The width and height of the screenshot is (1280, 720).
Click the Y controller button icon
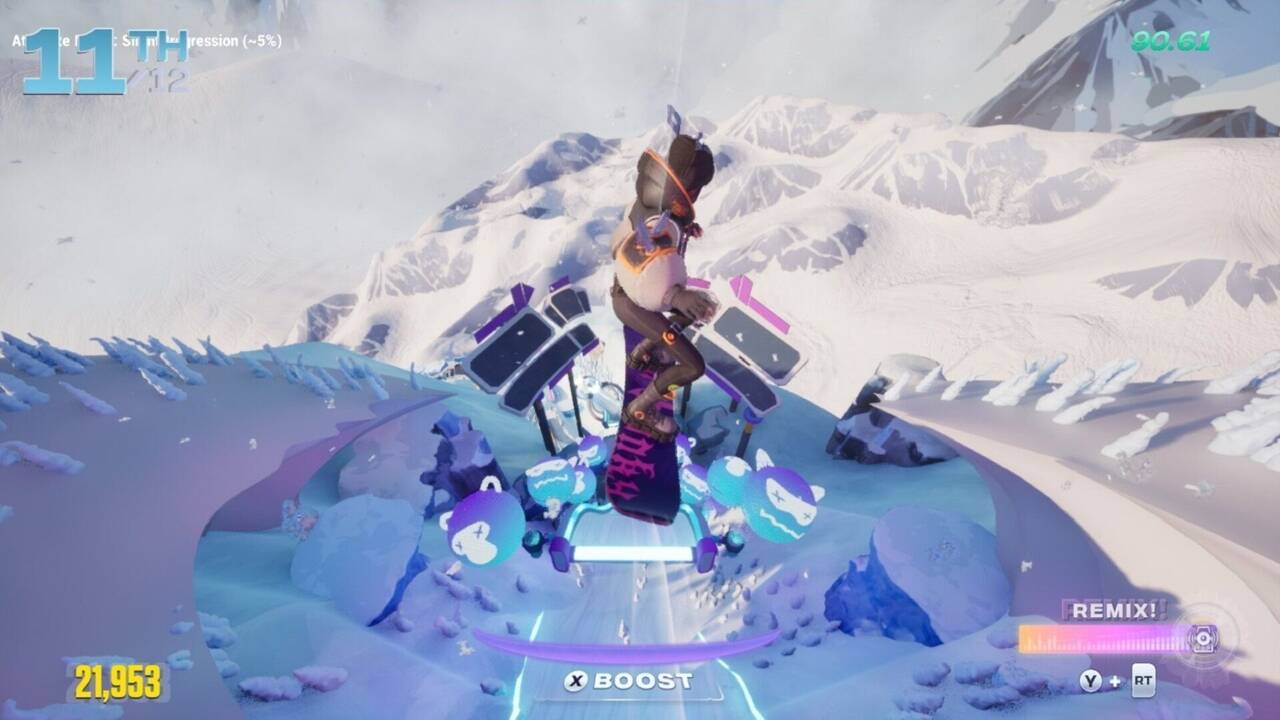[x=1091, y=679]
